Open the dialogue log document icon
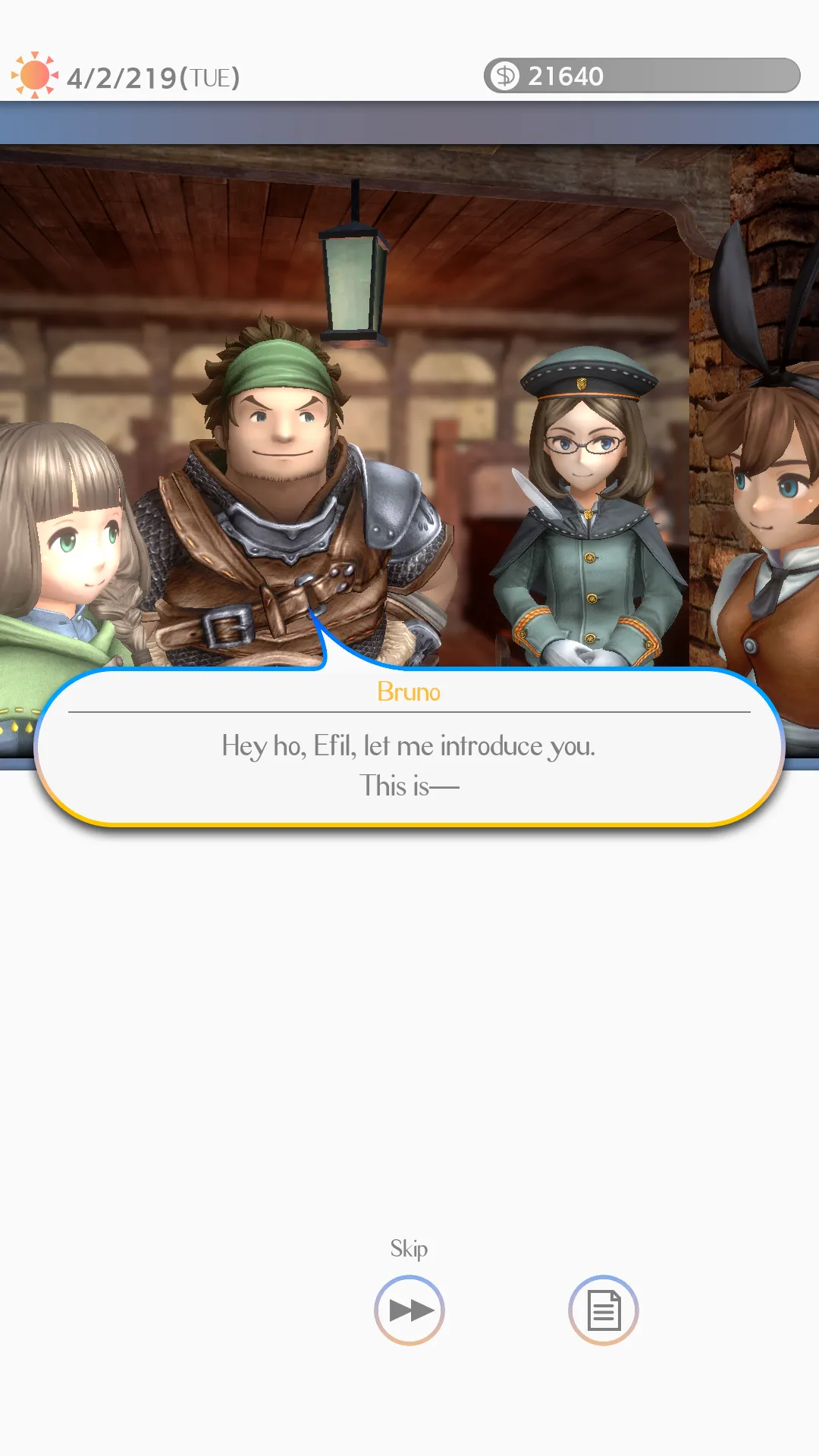The height and width of the screenshot is (1456, 819). tap(604, 1310)
